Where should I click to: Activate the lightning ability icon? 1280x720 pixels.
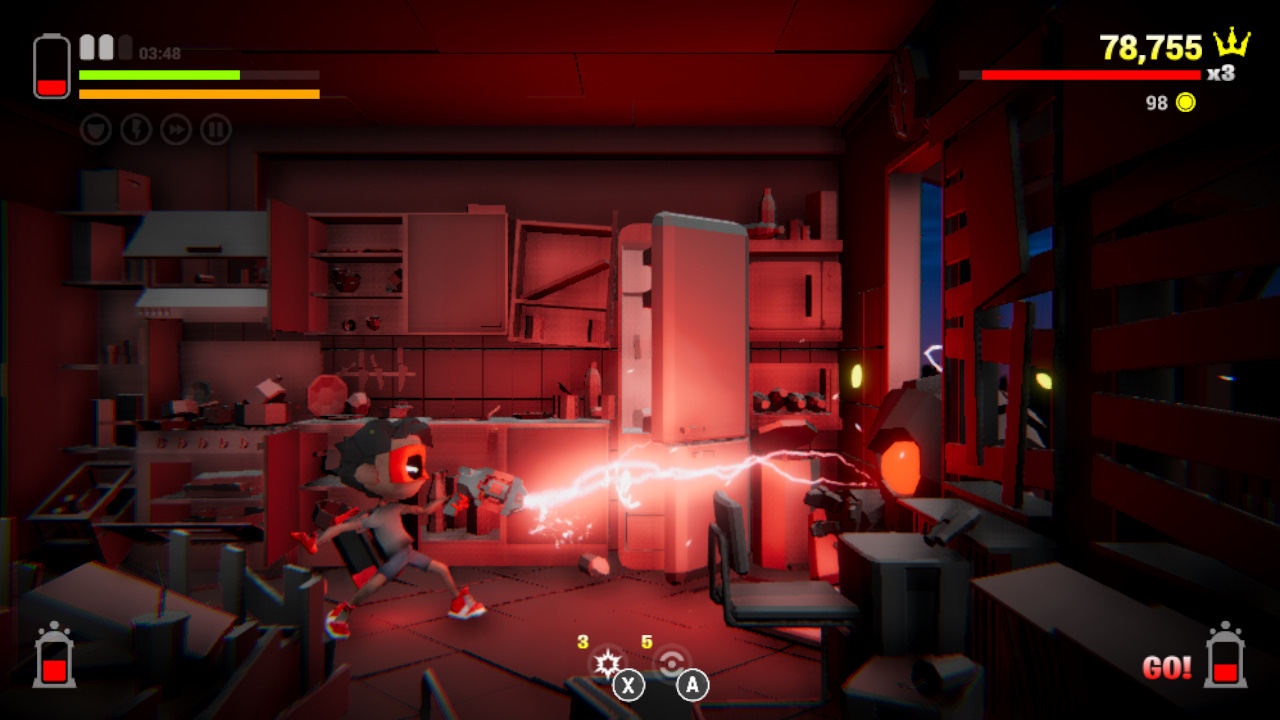click(x=135, y=129)
